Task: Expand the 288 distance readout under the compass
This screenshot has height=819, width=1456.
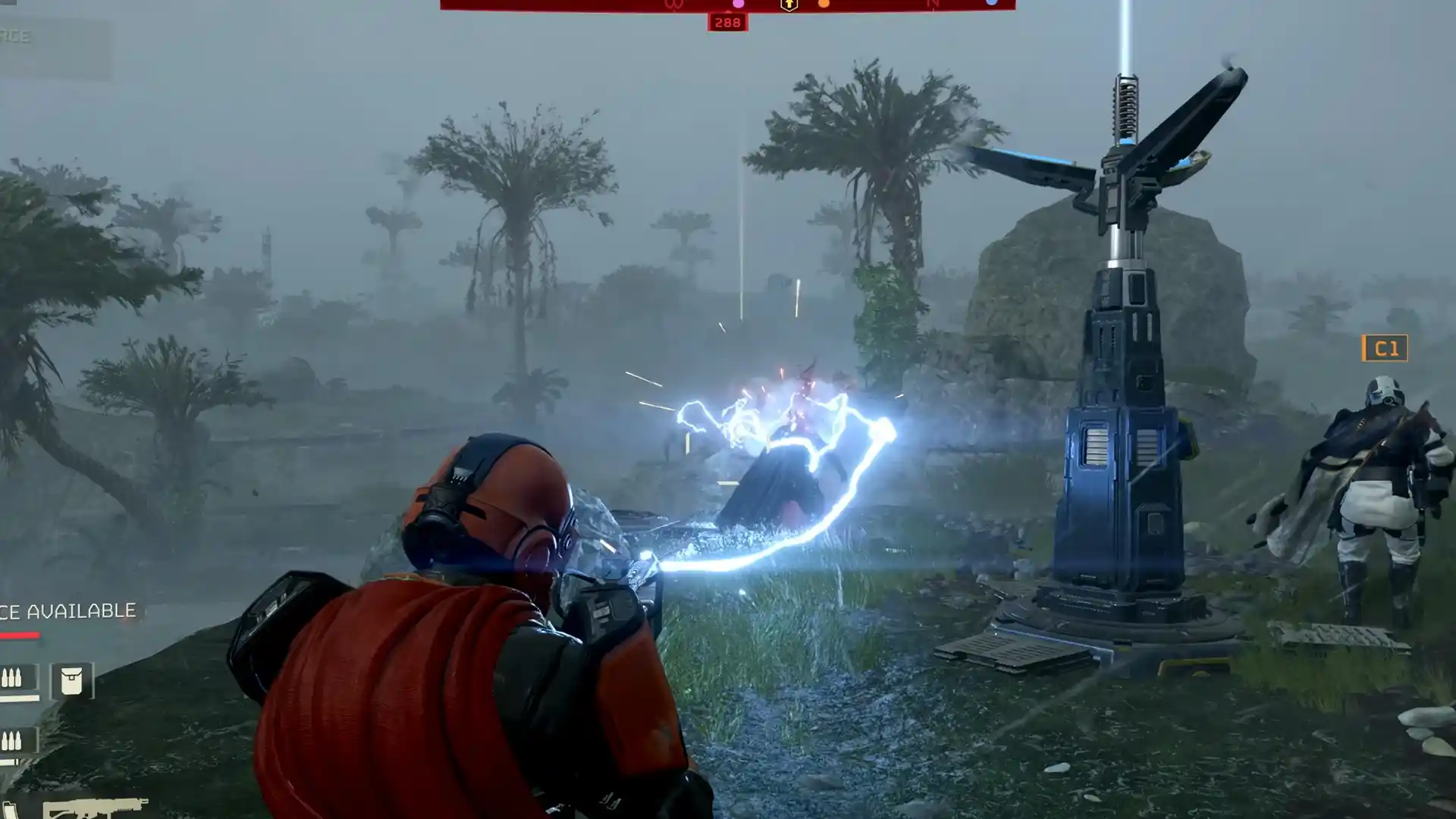Action: pos(728,22)
